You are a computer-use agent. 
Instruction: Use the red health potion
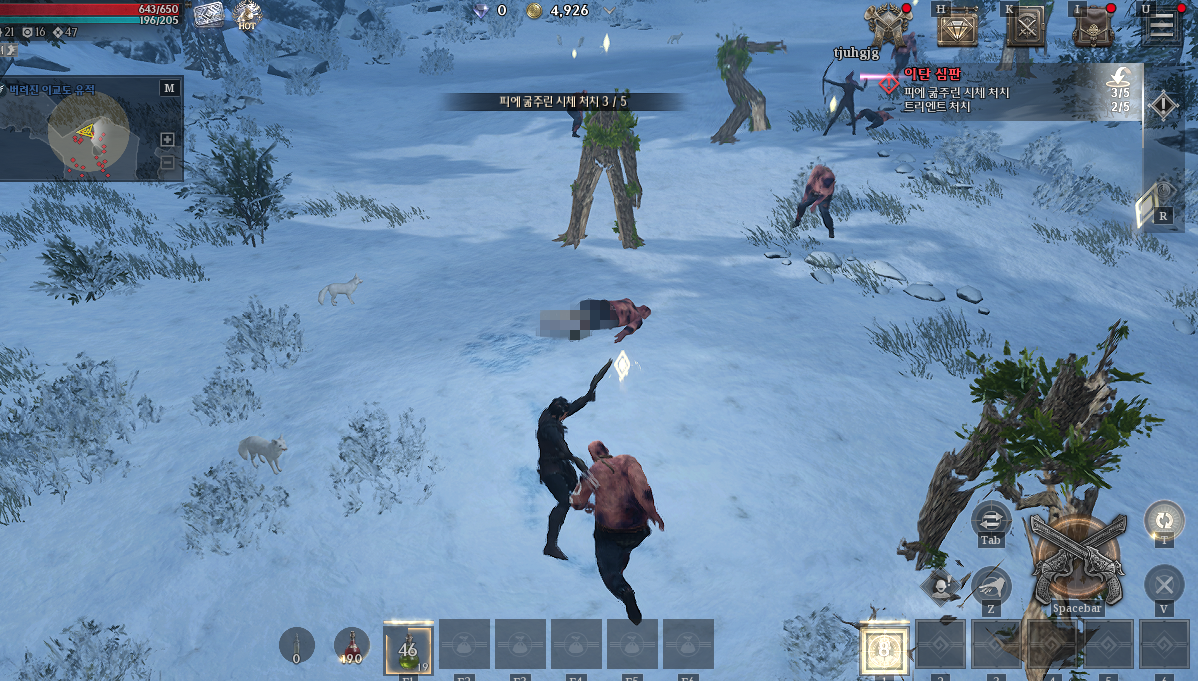point(351,645)
